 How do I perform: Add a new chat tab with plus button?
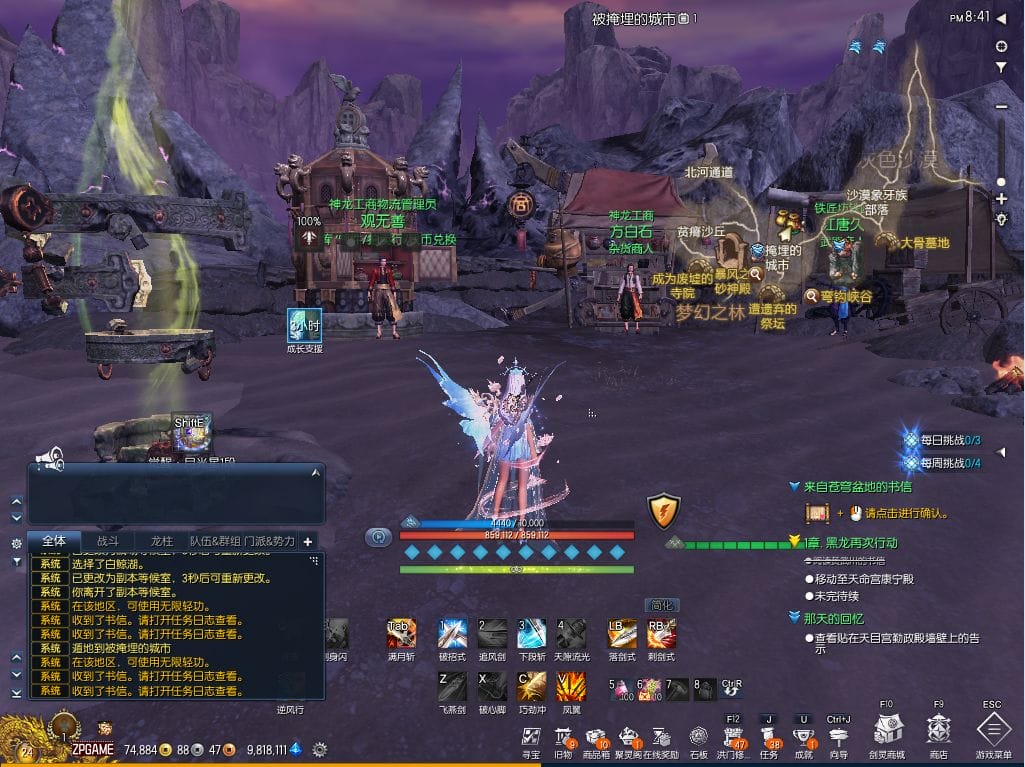308,541
